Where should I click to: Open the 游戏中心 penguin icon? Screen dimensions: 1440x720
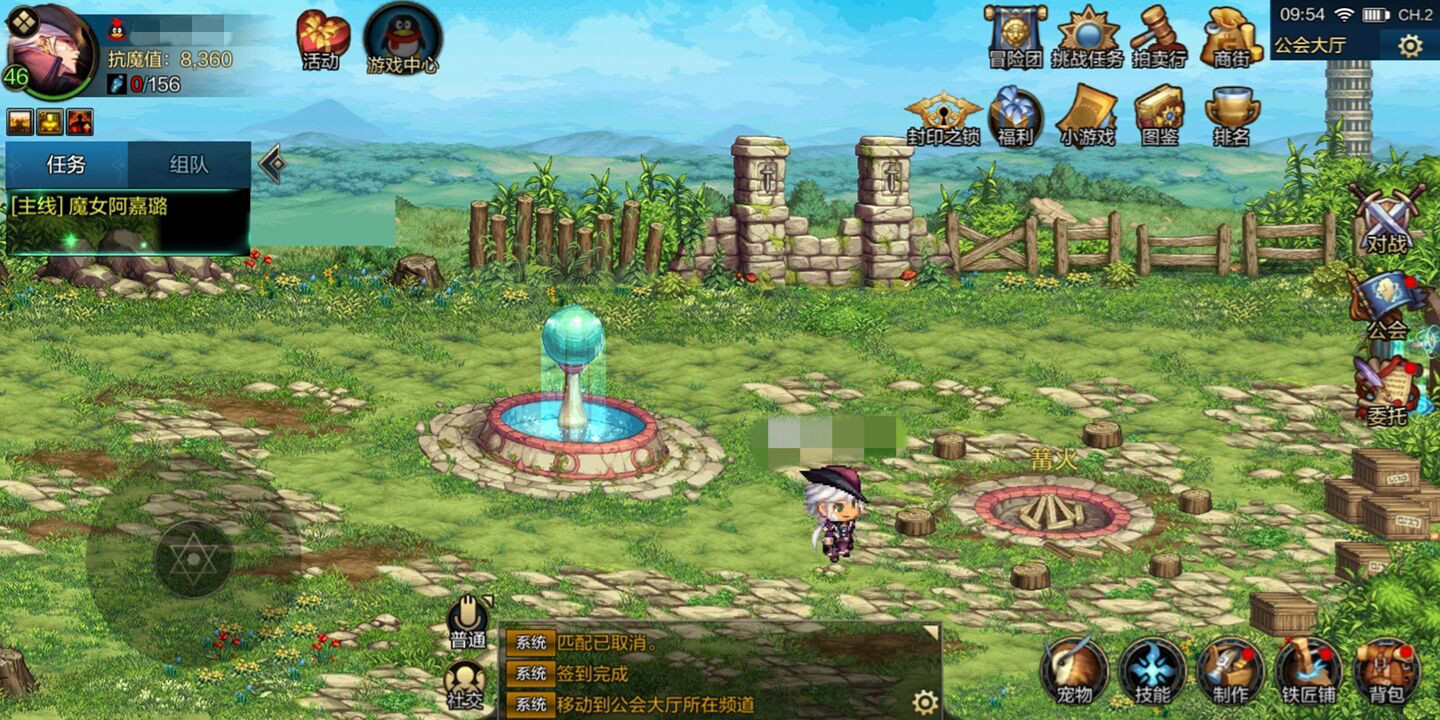click(x=402, y=38)
